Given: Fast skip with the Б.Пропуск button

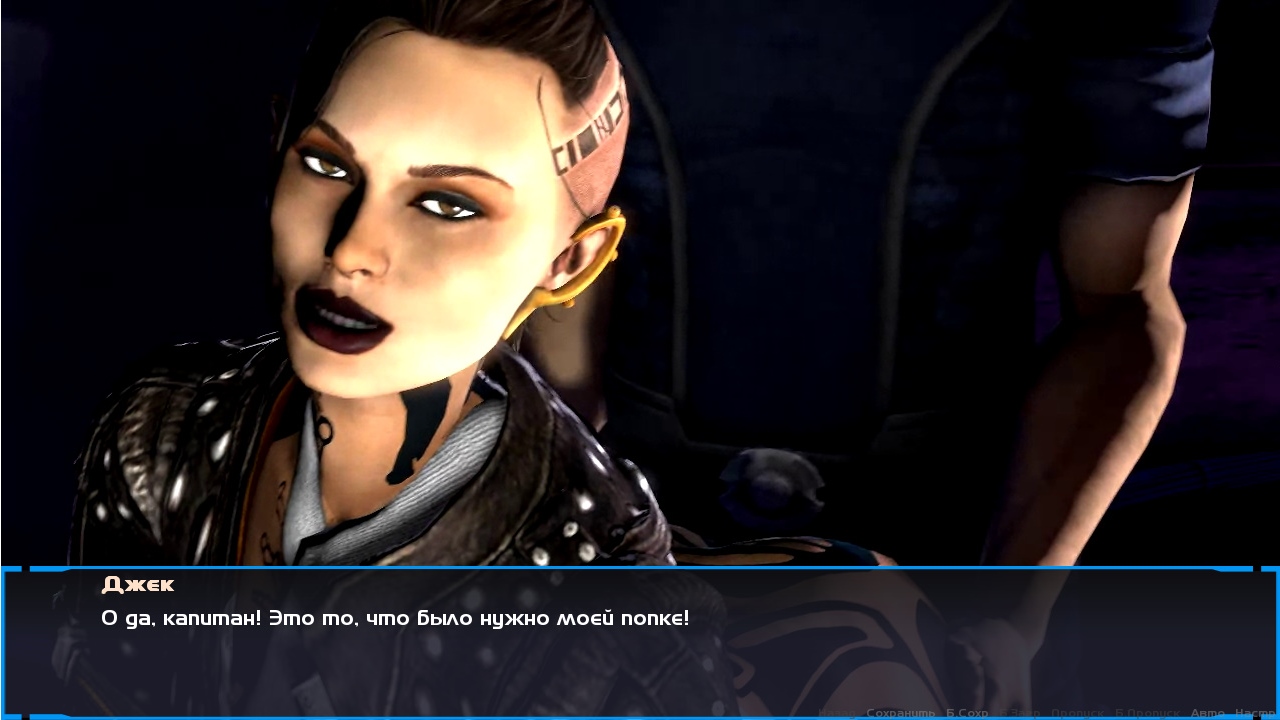Looking at the screenshot, I should (x=1146, y=713).
